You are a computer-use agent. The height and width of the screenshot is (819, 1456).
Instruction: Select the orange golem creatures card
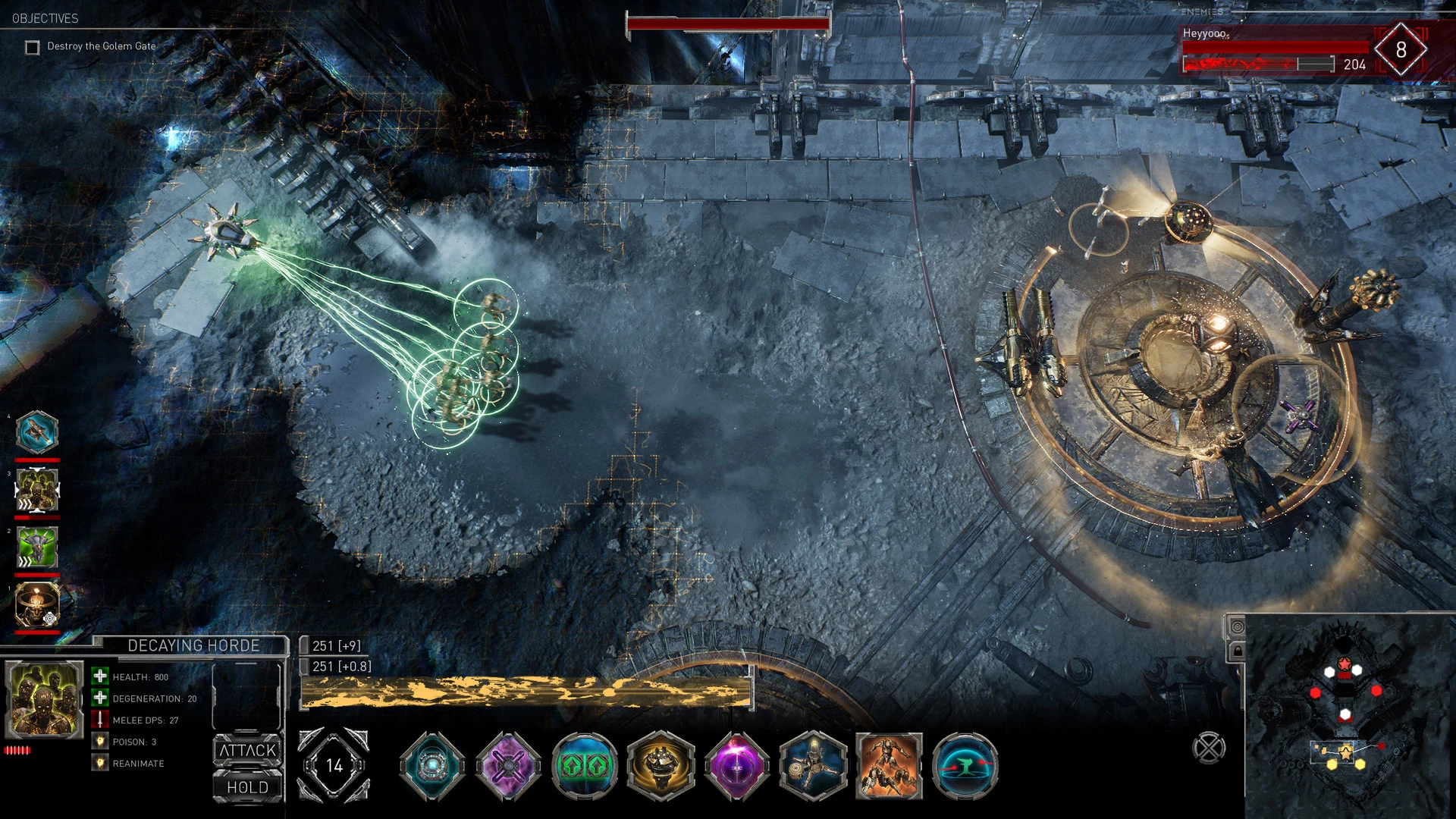point(889,766)
